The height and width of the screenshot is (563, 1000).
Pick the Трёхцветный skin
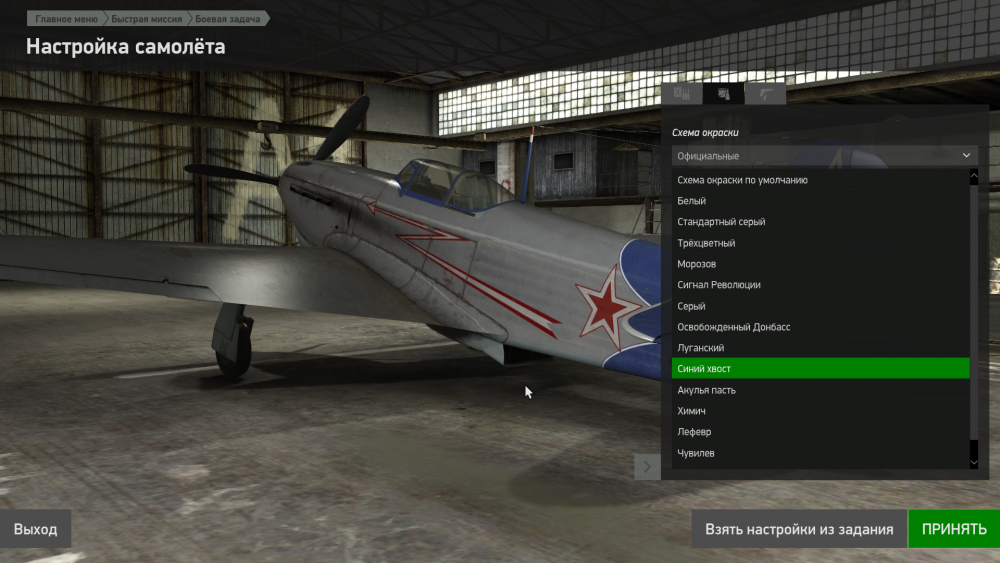706,243
